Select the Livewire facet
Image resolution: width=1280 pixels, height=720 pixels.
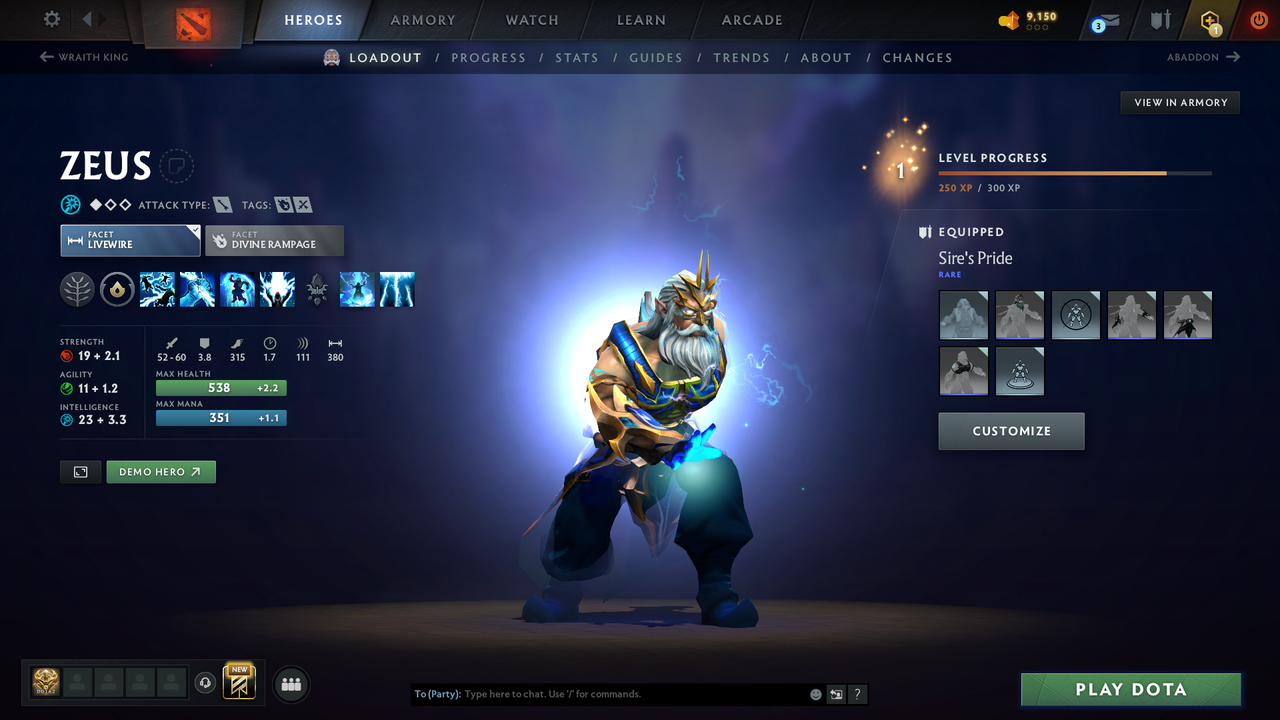pyautogui.click(x=130, y=240)
